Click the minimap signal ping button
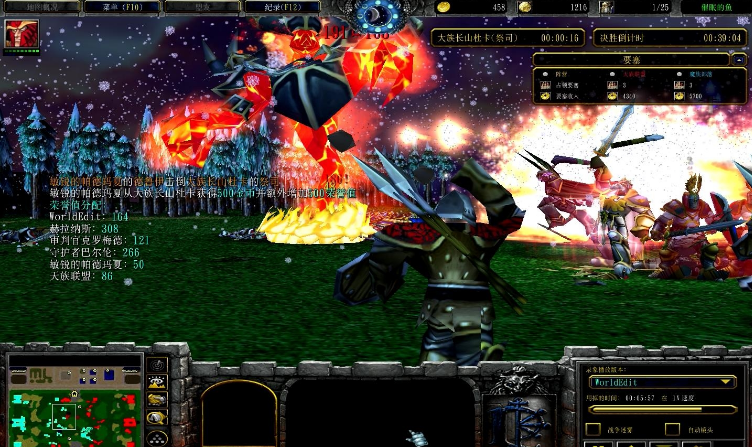This screenshot has width=752, height=447. [x=157, y=365]
